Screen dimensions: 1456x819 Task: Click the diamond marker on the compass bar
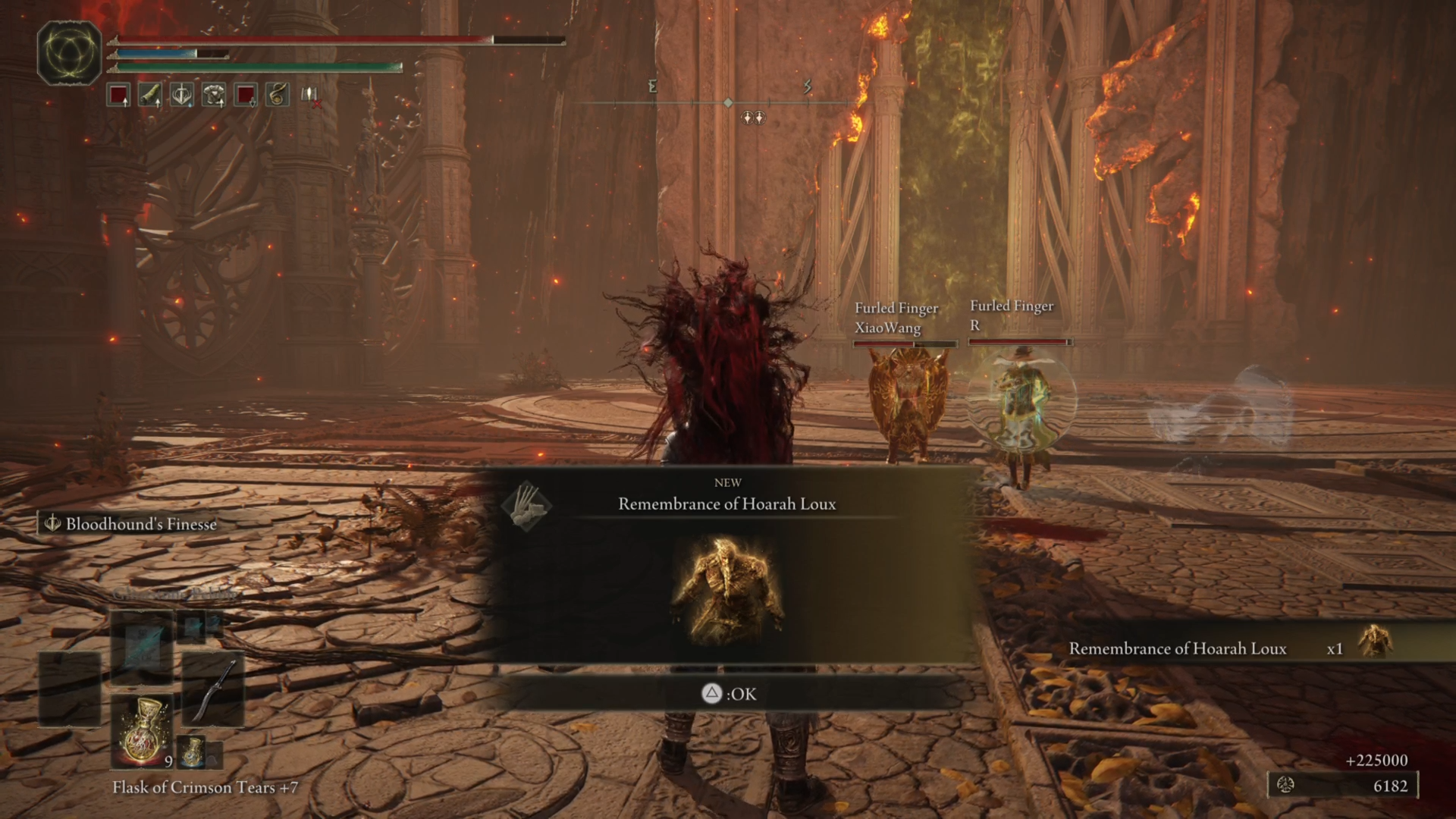[728, 102]
